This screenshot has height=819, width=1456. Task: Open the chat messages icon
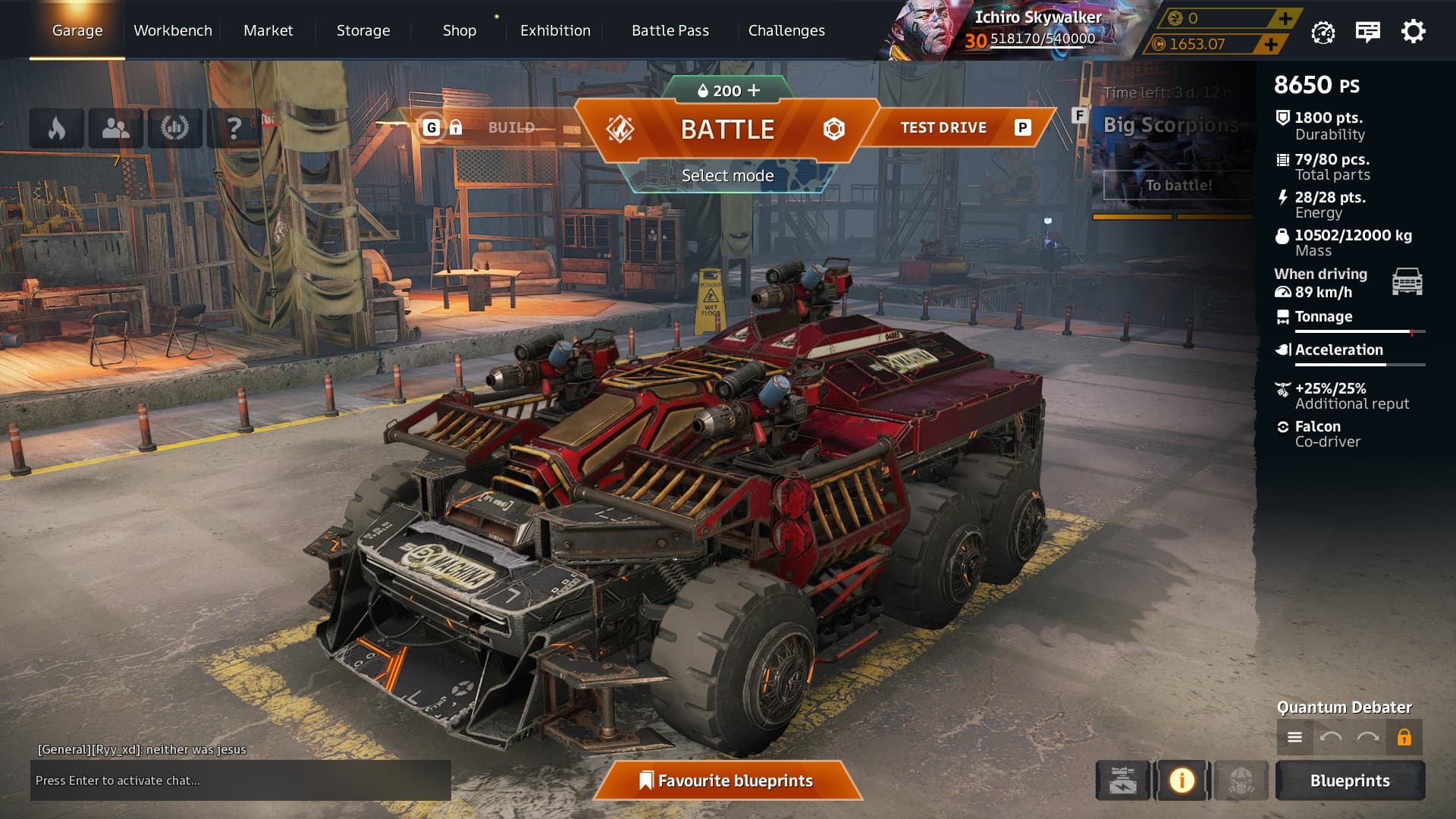[x=1367, y=32]
